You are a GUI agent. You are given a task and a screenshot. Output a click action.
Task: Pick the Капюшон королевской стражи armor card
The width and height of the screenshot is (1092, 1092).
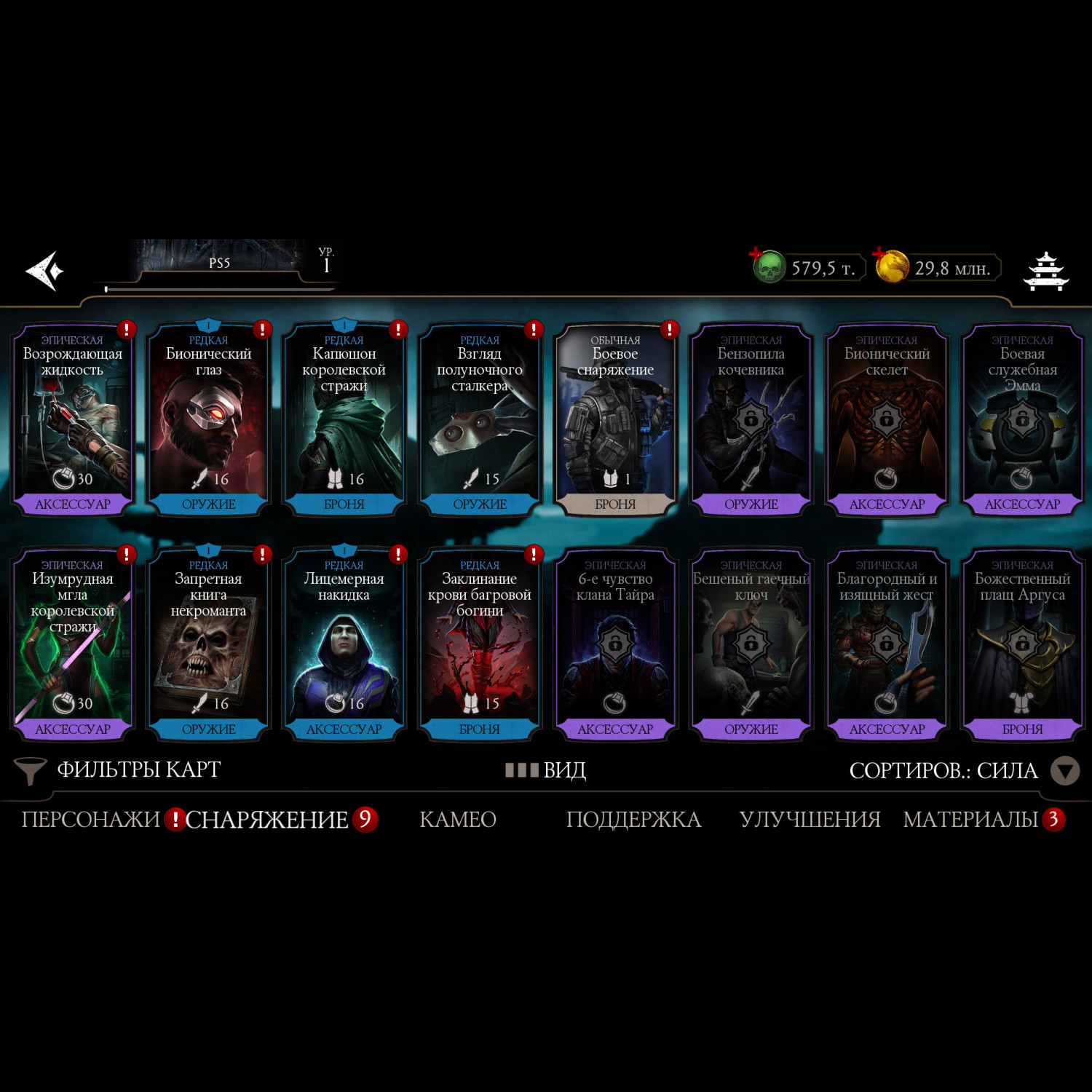[344, 420]
